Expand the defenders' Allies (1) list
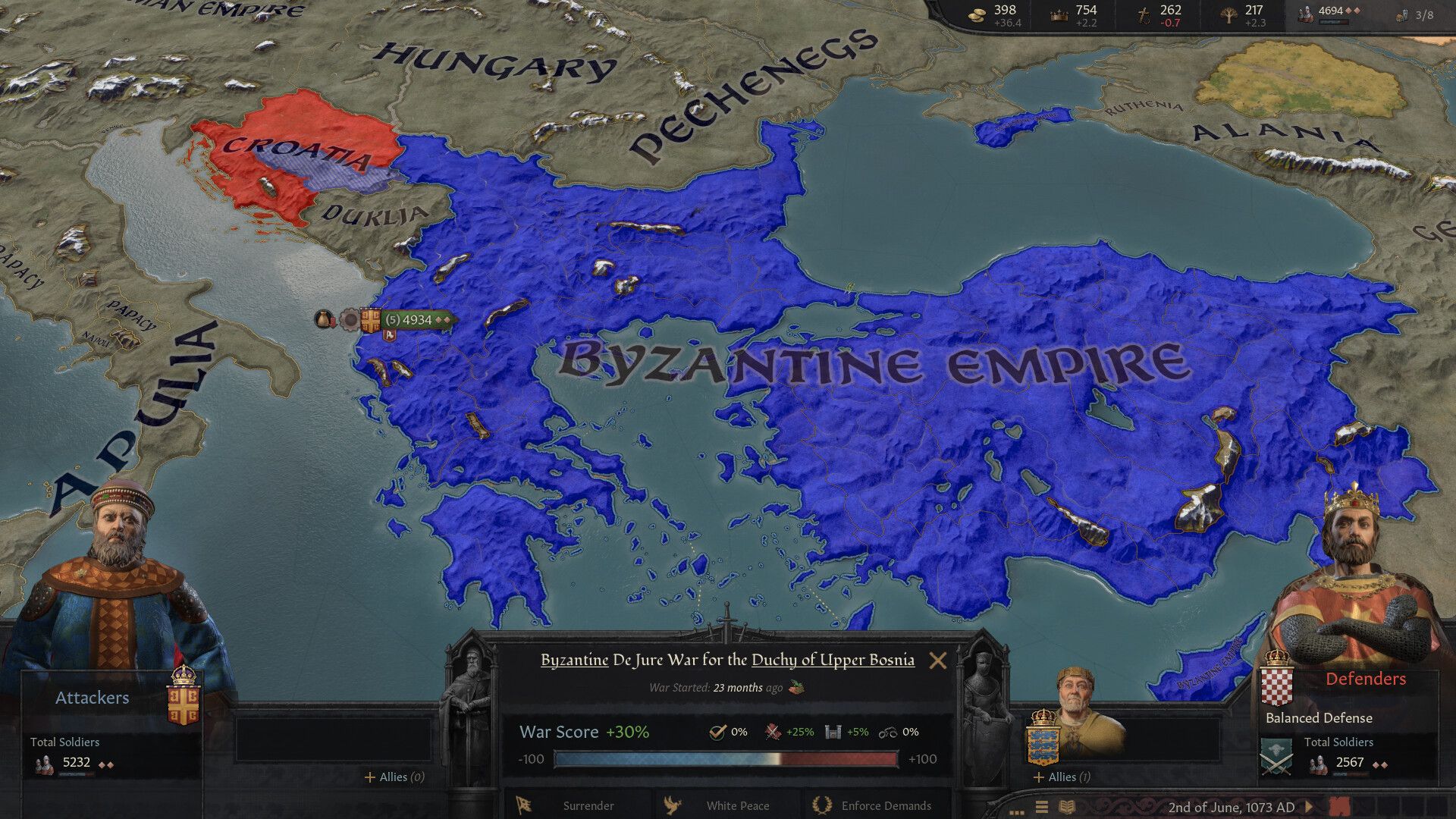 click(x=1060, y=777)
